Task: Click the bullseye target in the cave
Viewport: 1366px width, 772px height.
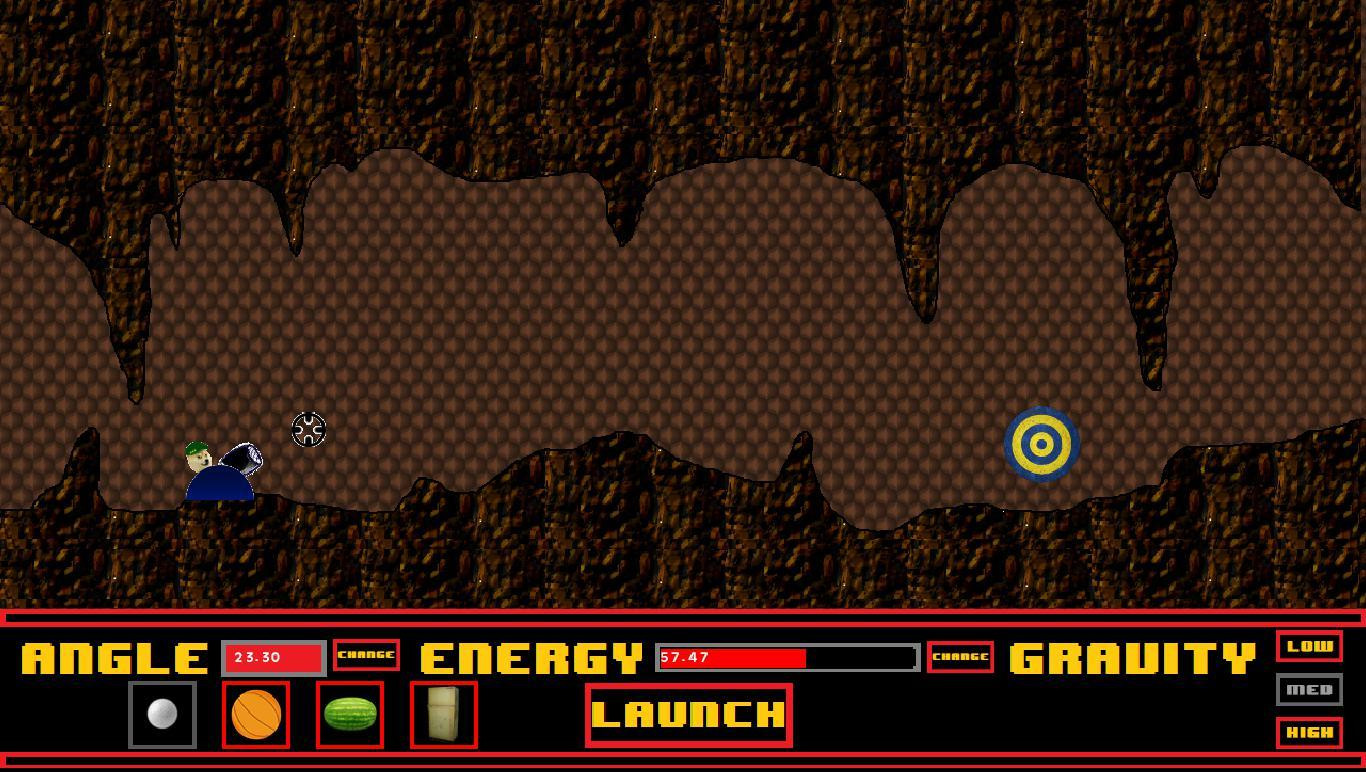Action: (x=1041, y=443)
